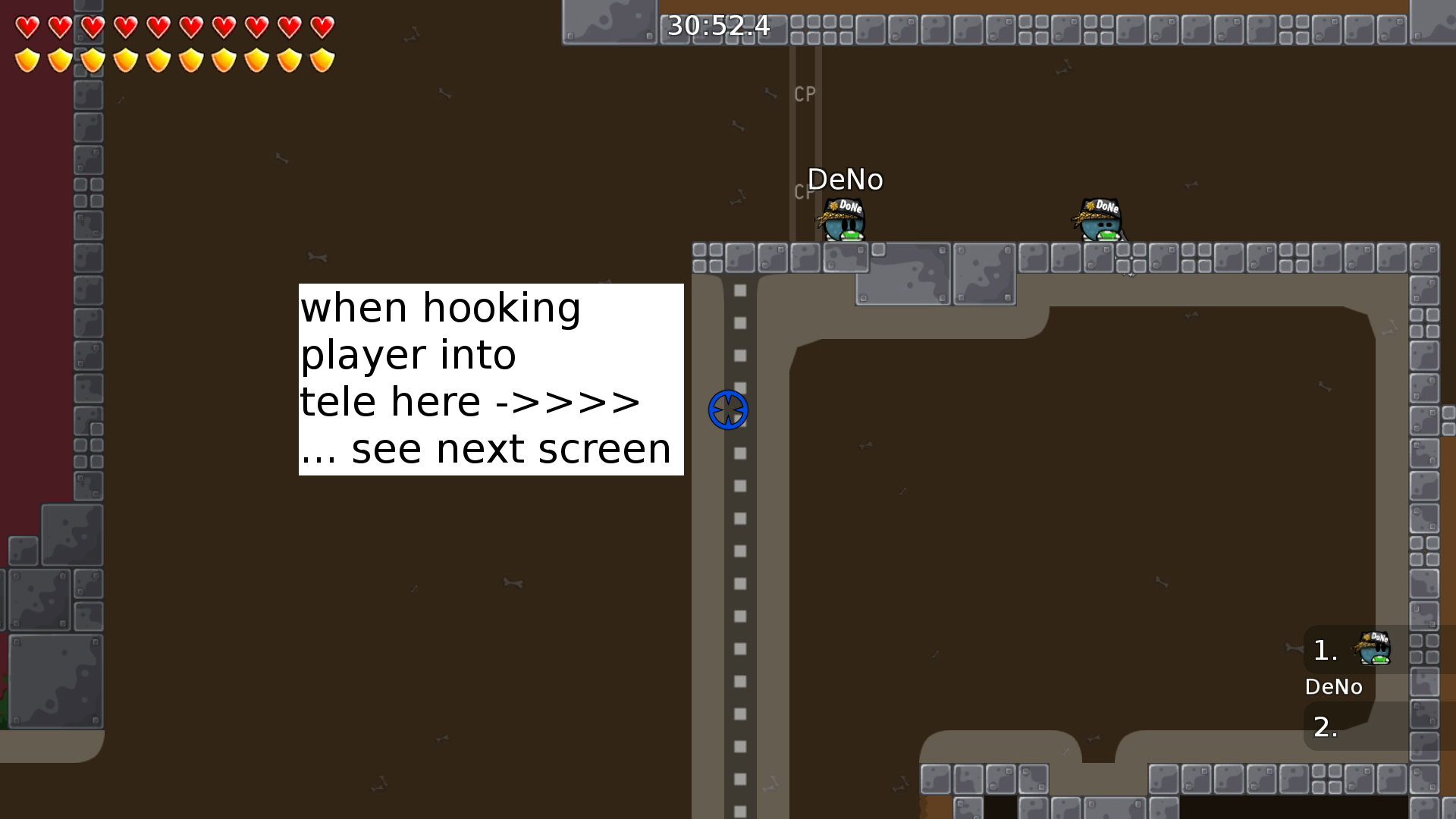The image size is (1456, 819).
Task: Click the 'see next screen' text line
Action: coord(486,448)
